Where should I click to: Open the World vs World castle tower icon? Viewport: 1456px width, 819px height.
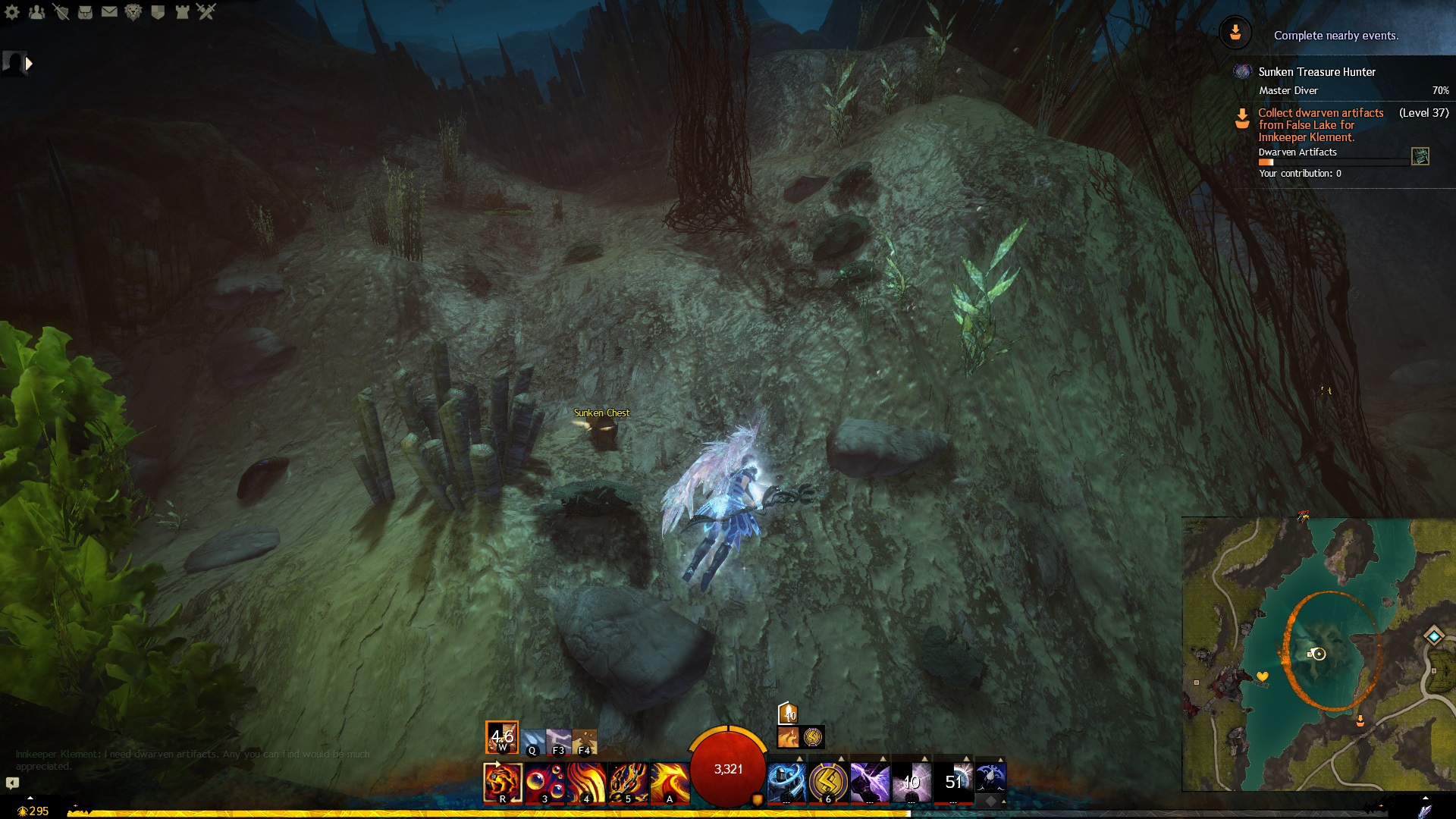[182, 12]
